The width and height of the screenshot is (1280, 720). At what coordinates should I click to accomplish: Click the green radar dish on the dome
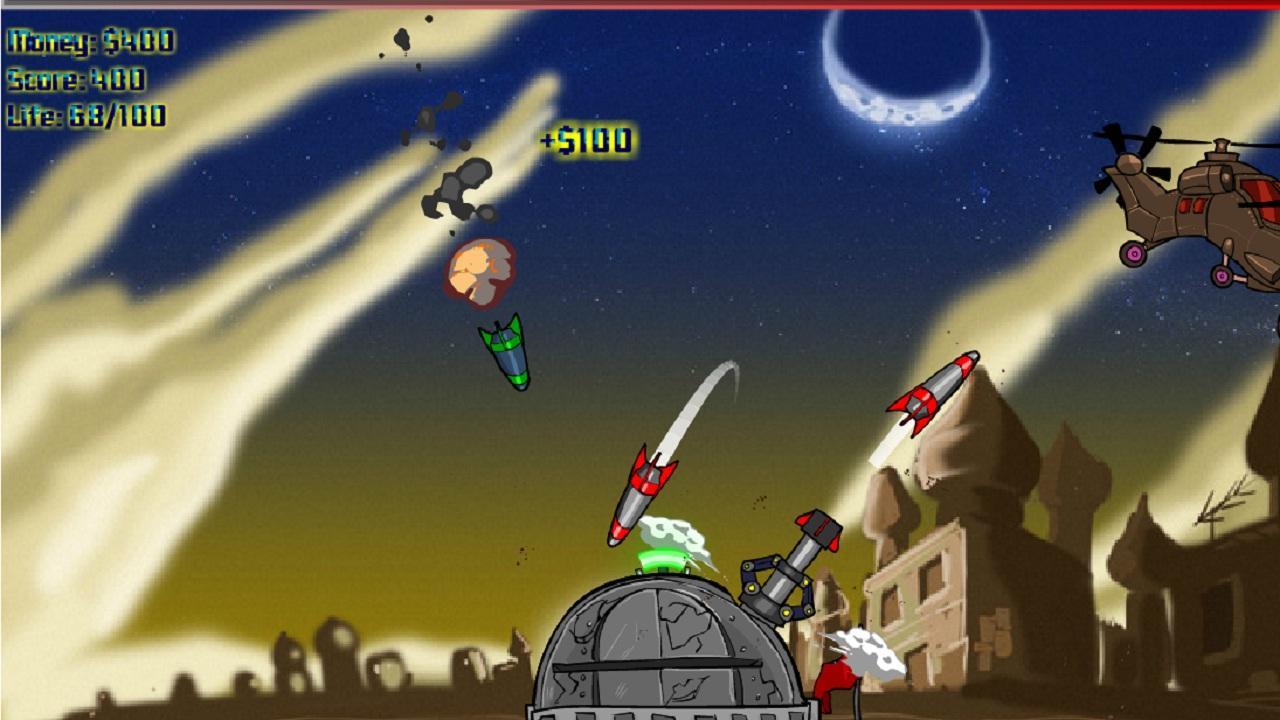click(660, 560)
